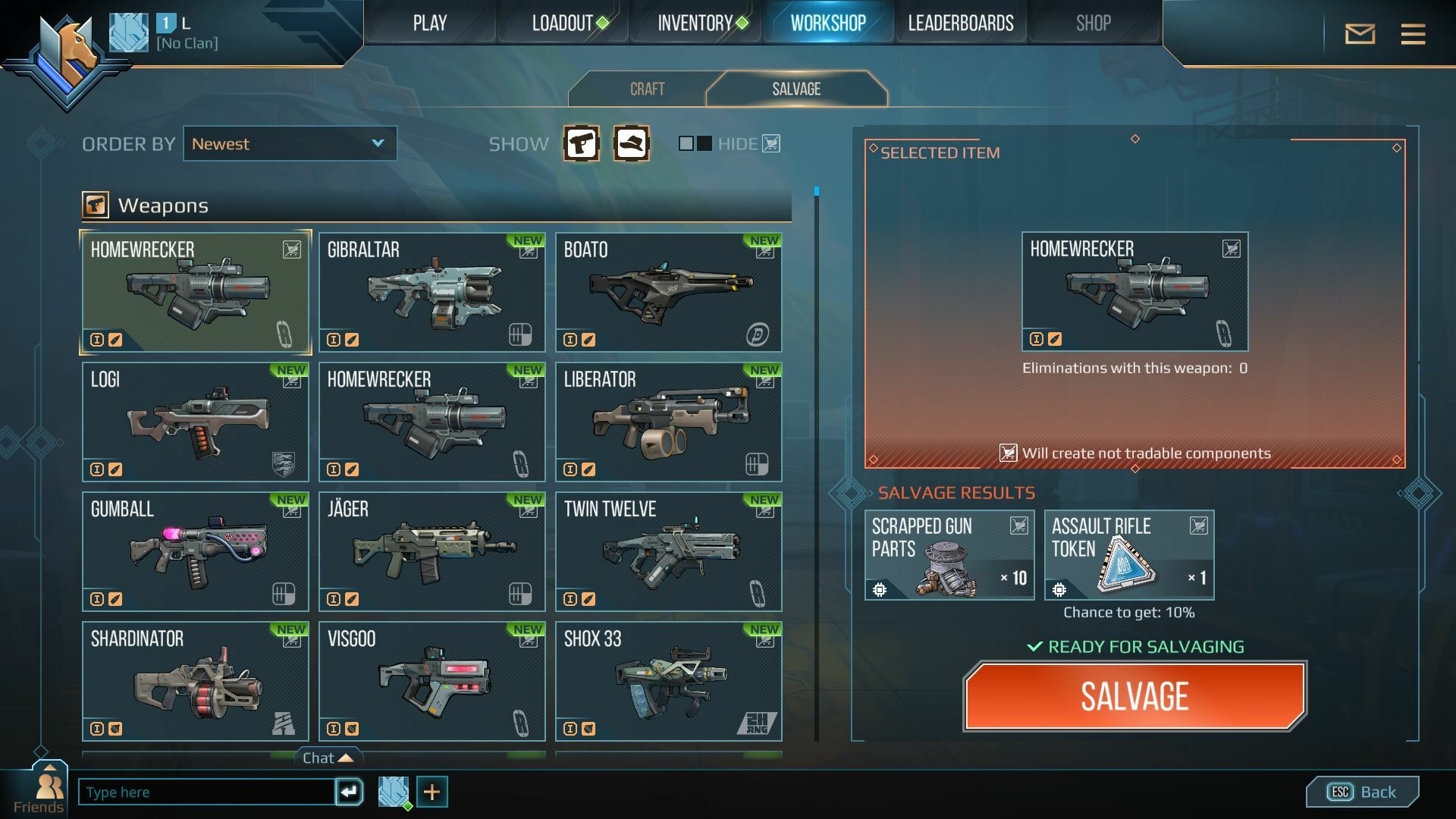Switch to the Craft tab
The height and width of the screenshot is (819, 1456).
[647, 89]
